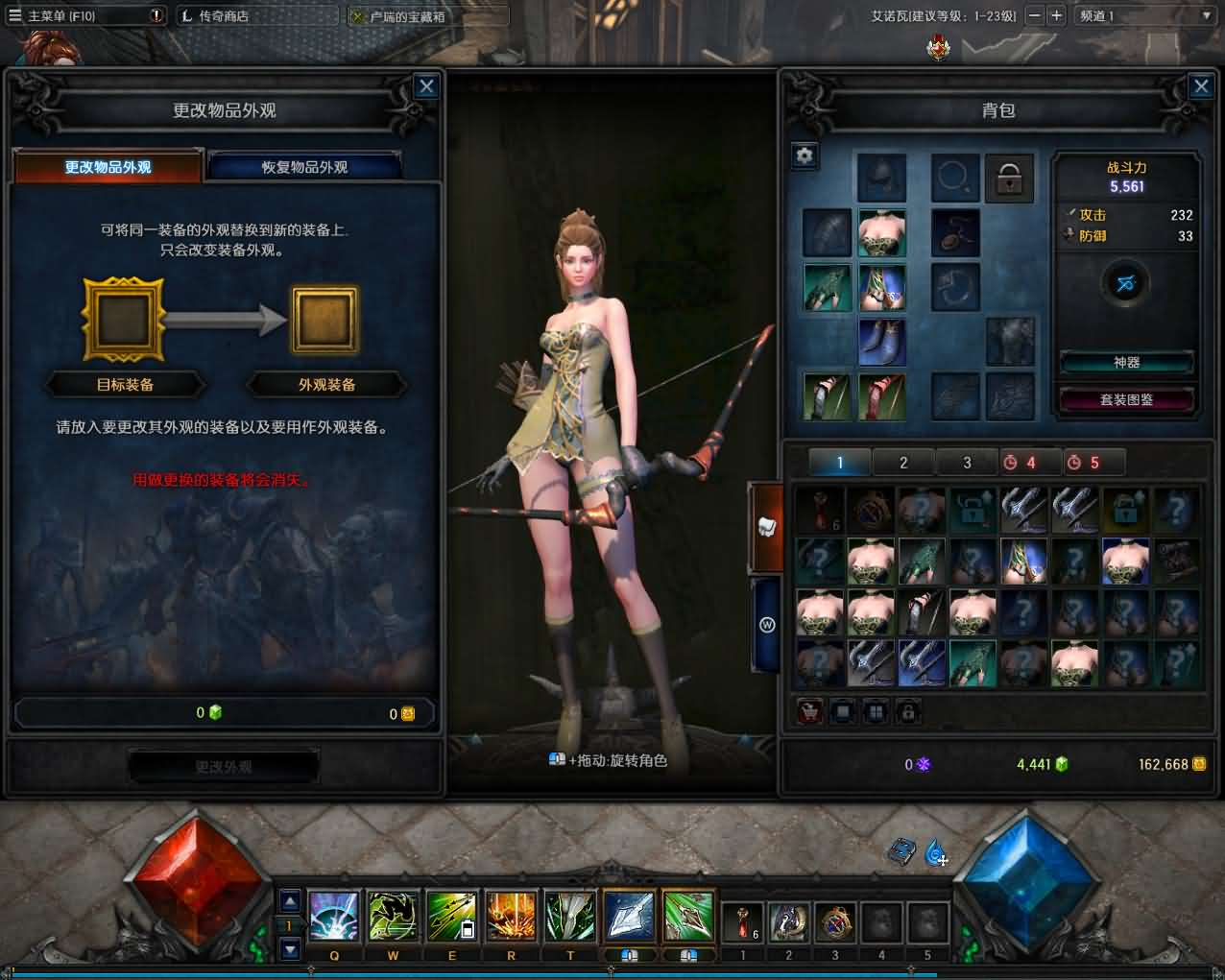Open the 套装图鉴 set collection
Image resolution: width=1225 pixels, height=980 pixels.
coord(1126,399)
